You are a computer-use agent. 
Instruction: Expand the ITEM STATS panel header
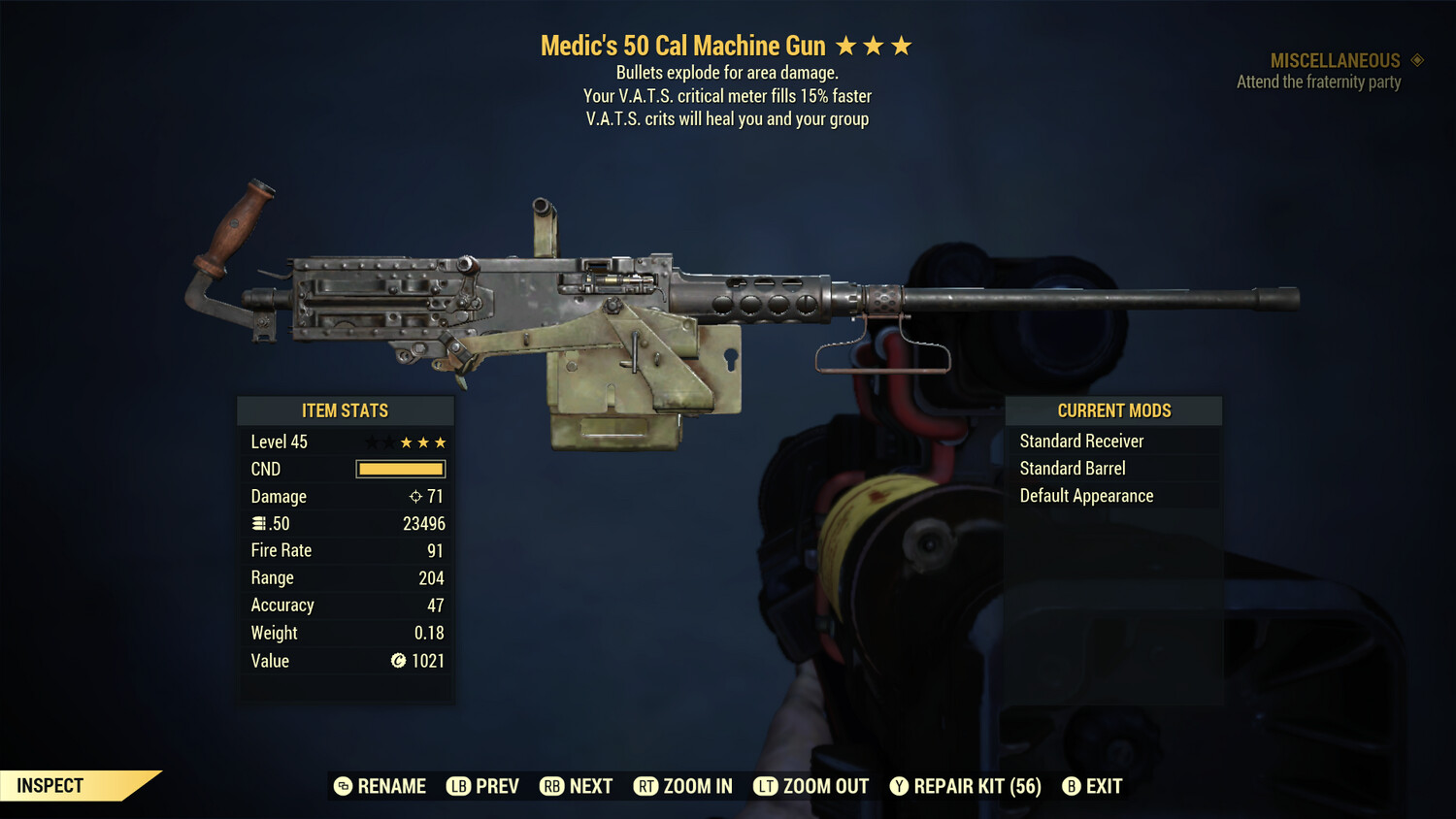[346, 409]
